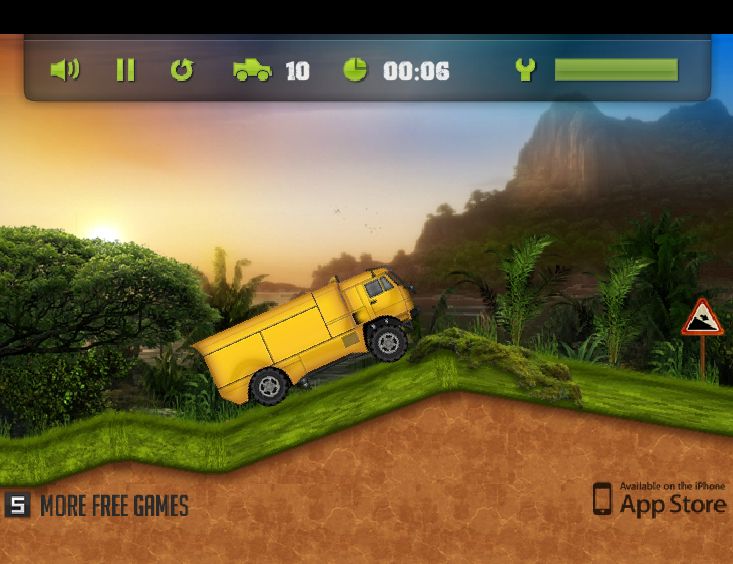Restart the level with the circular arrow
Screen dimensions: 733x564
click(x=181, y=70)
